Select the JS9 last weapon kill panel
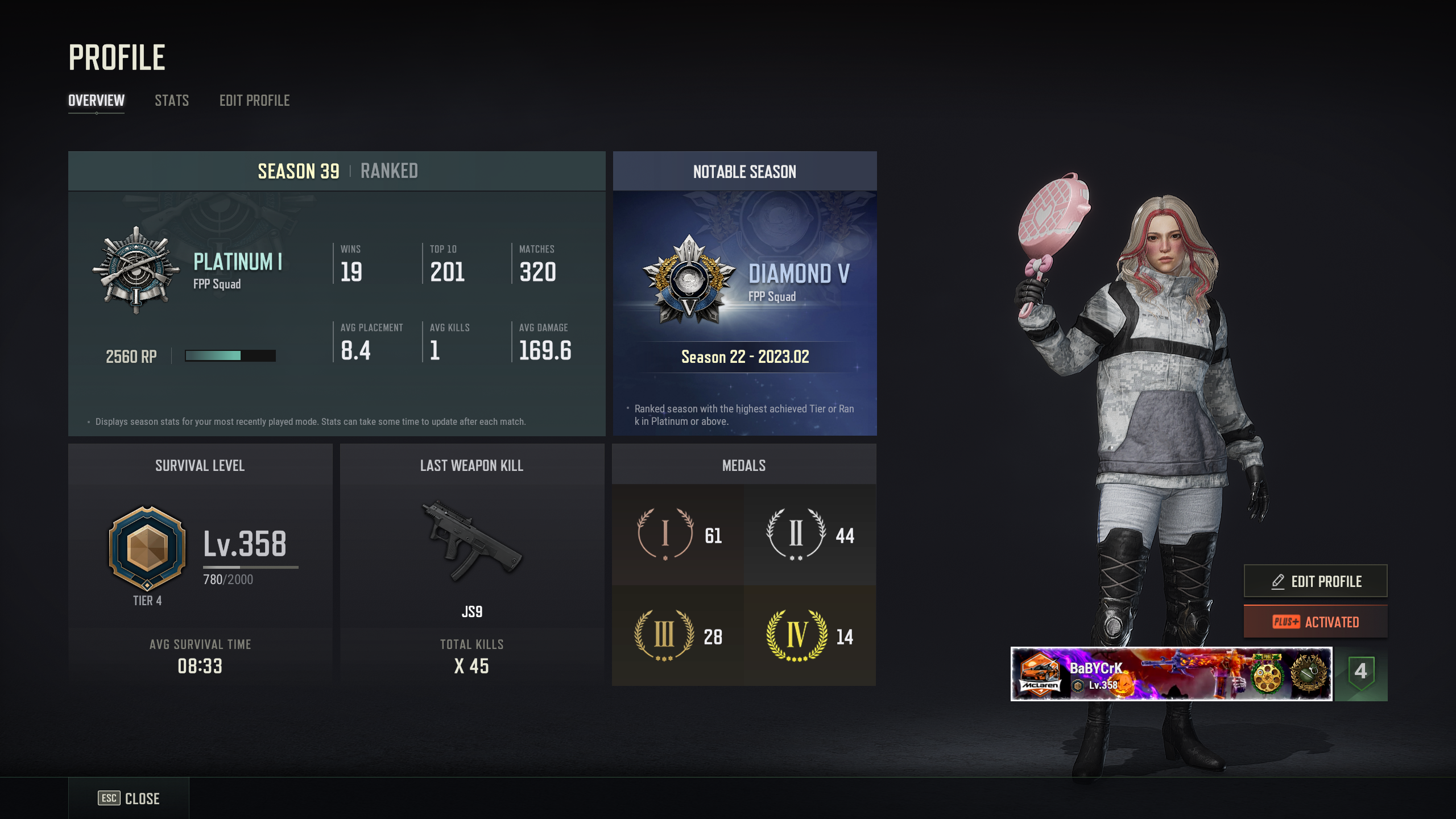Screen dimensions: 1456x819 471,564
